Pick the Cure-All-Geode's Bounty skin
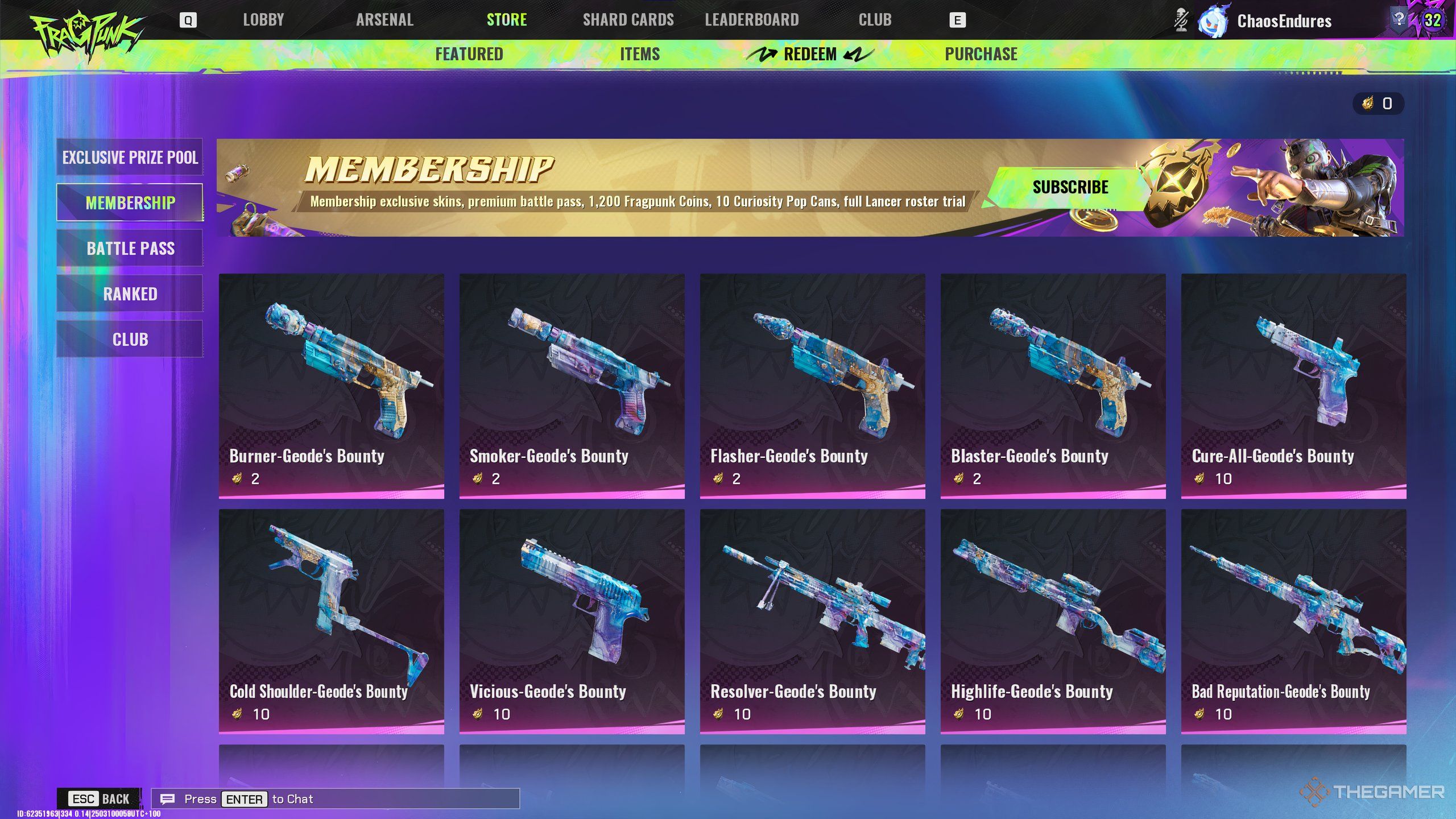1456x819 pixels. 1293,386
